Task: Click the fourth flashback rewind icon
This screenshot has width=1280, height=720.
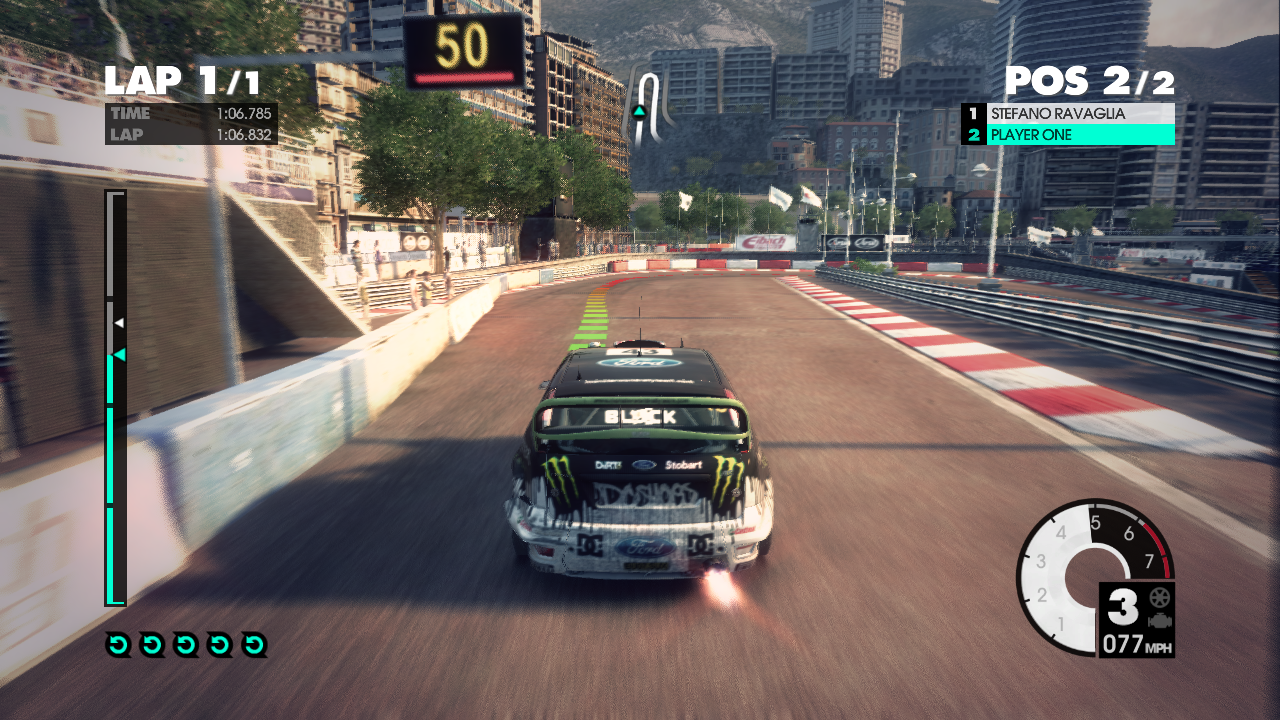Action: click(x=219, y=644)
